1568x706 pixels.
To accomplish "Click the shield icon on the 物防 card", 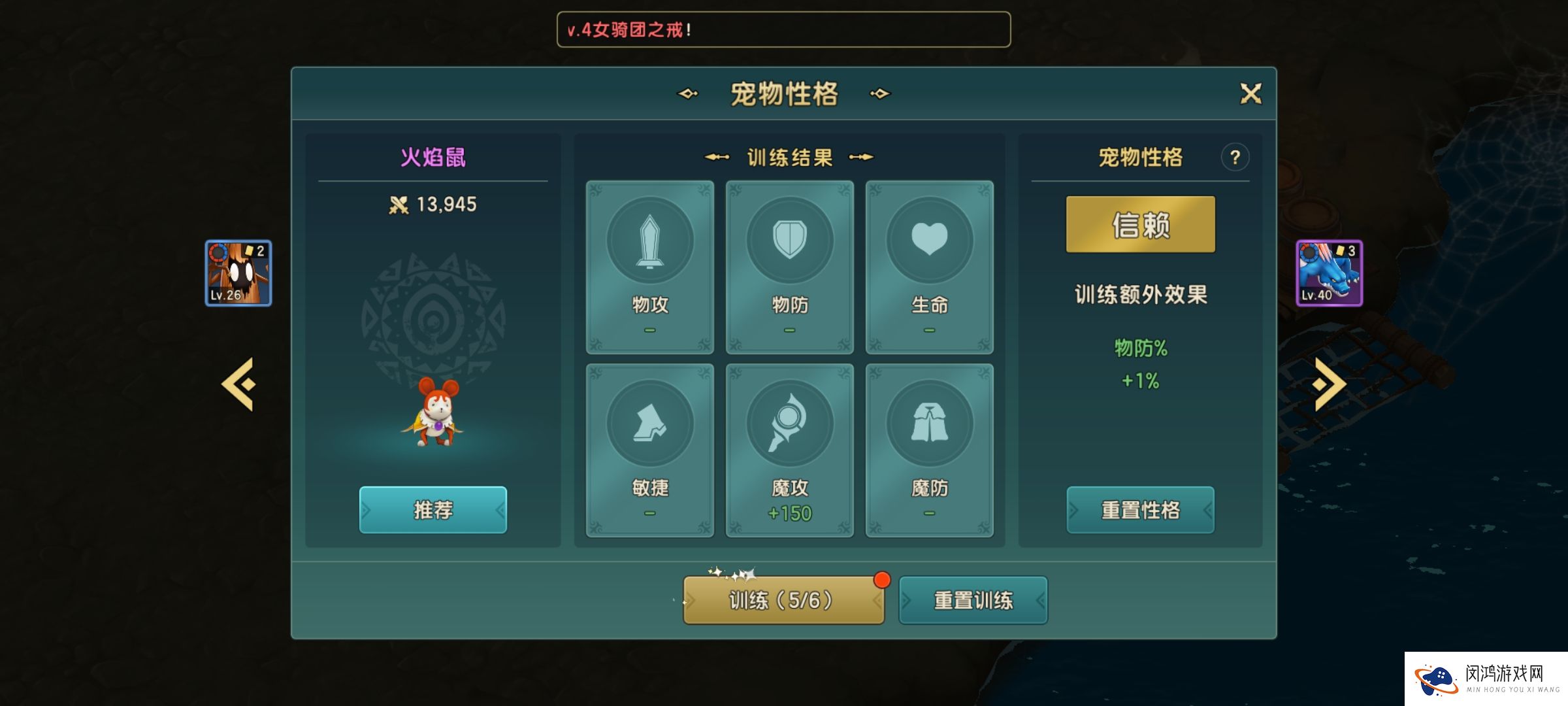I will (790, 240).
